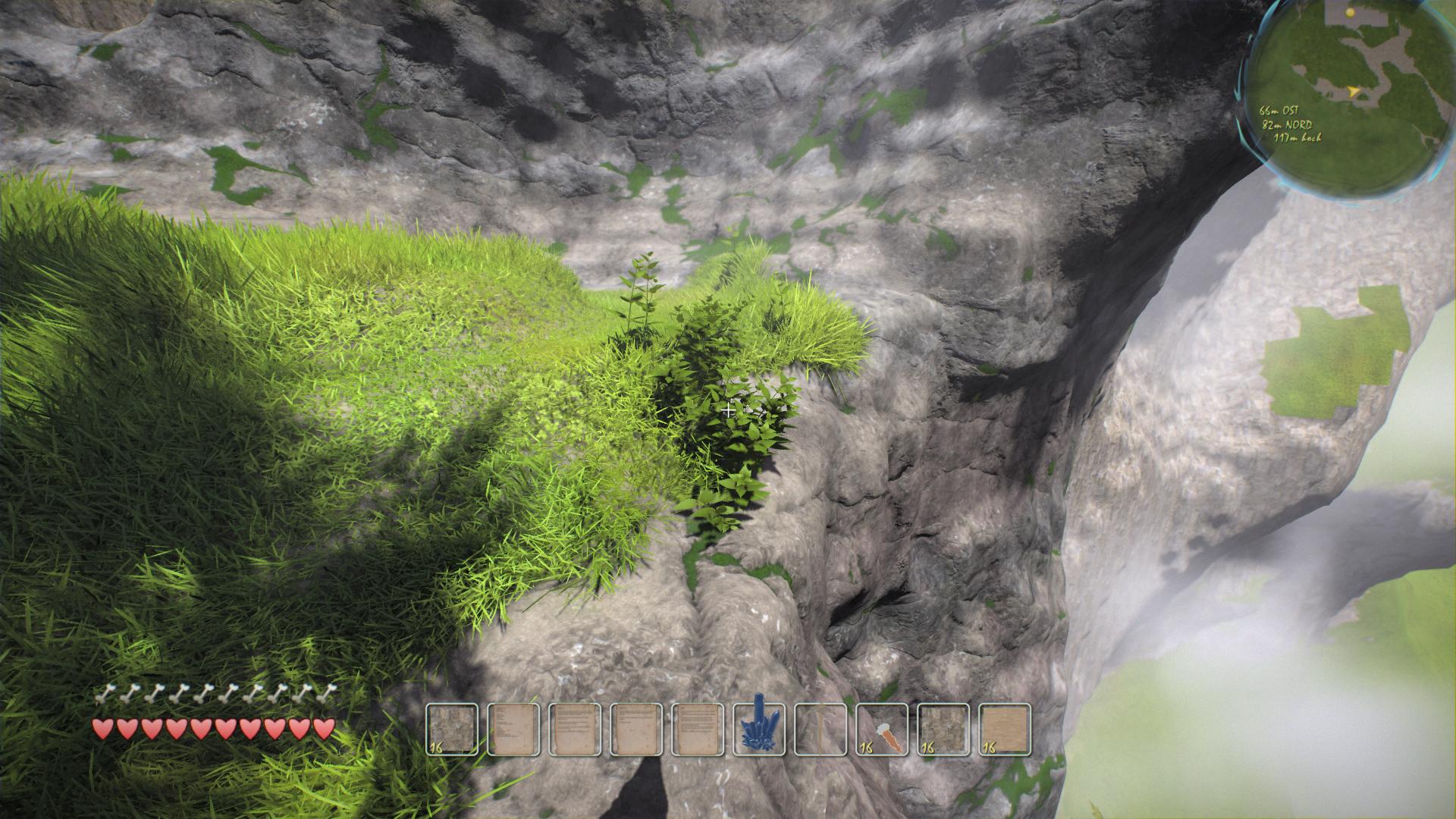Select the blue crystal hotbar slot
Viewport: 1456px width, 819px height.
[759, 730]
